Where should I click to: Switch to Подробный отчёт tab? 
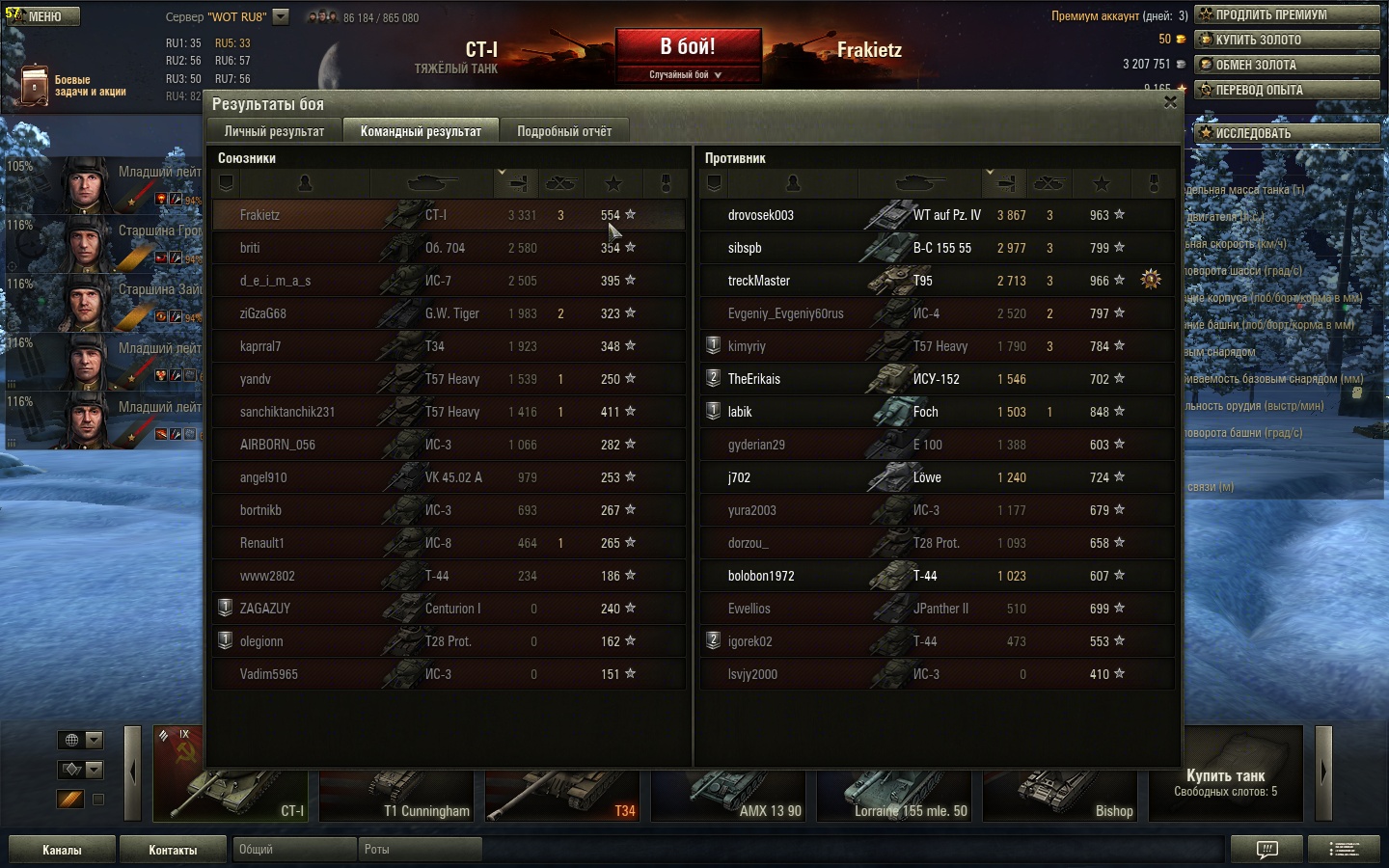[563, 131]
